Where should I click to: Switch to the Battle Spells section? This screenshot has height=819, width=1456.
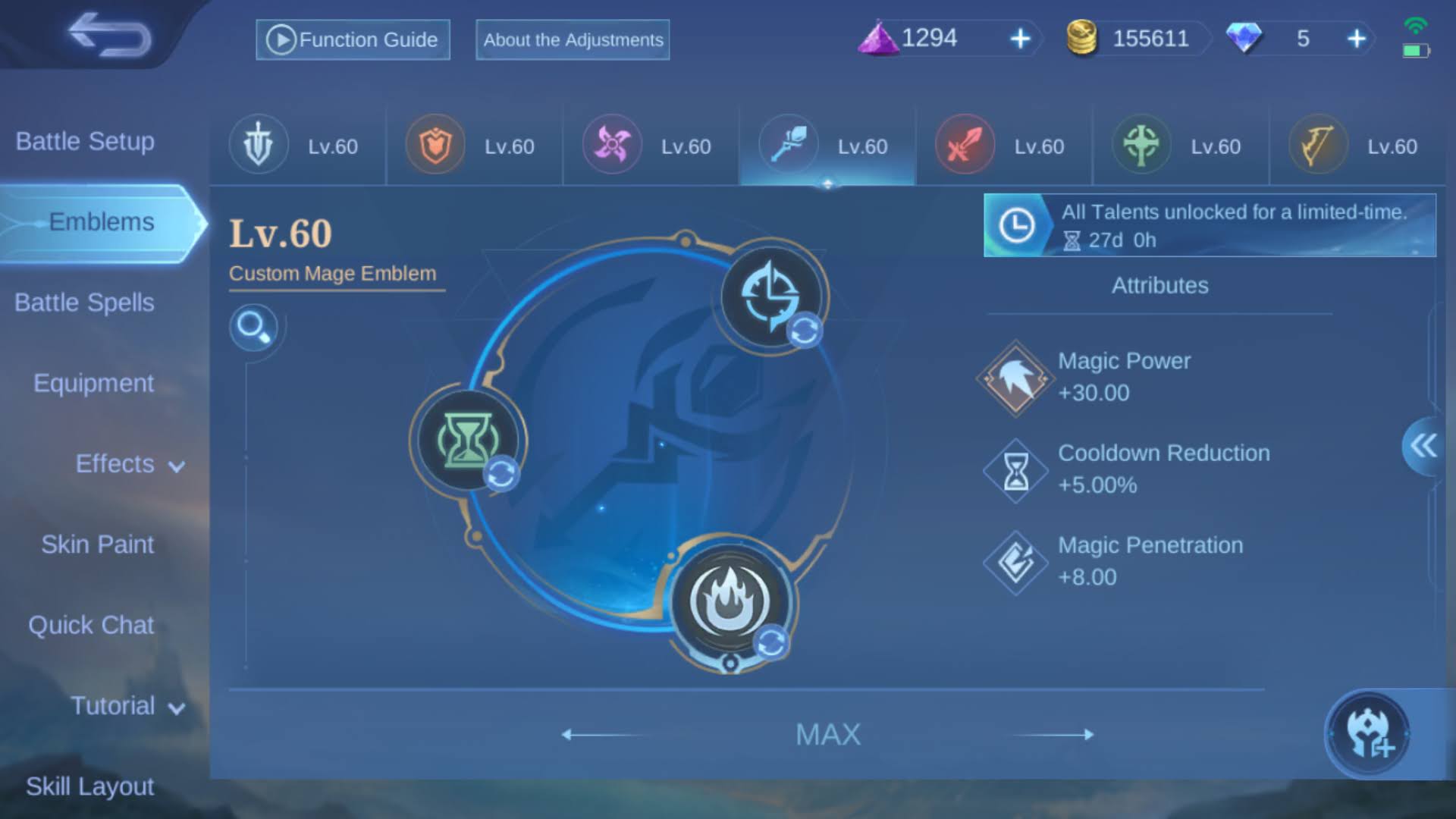tap(83, 302)
